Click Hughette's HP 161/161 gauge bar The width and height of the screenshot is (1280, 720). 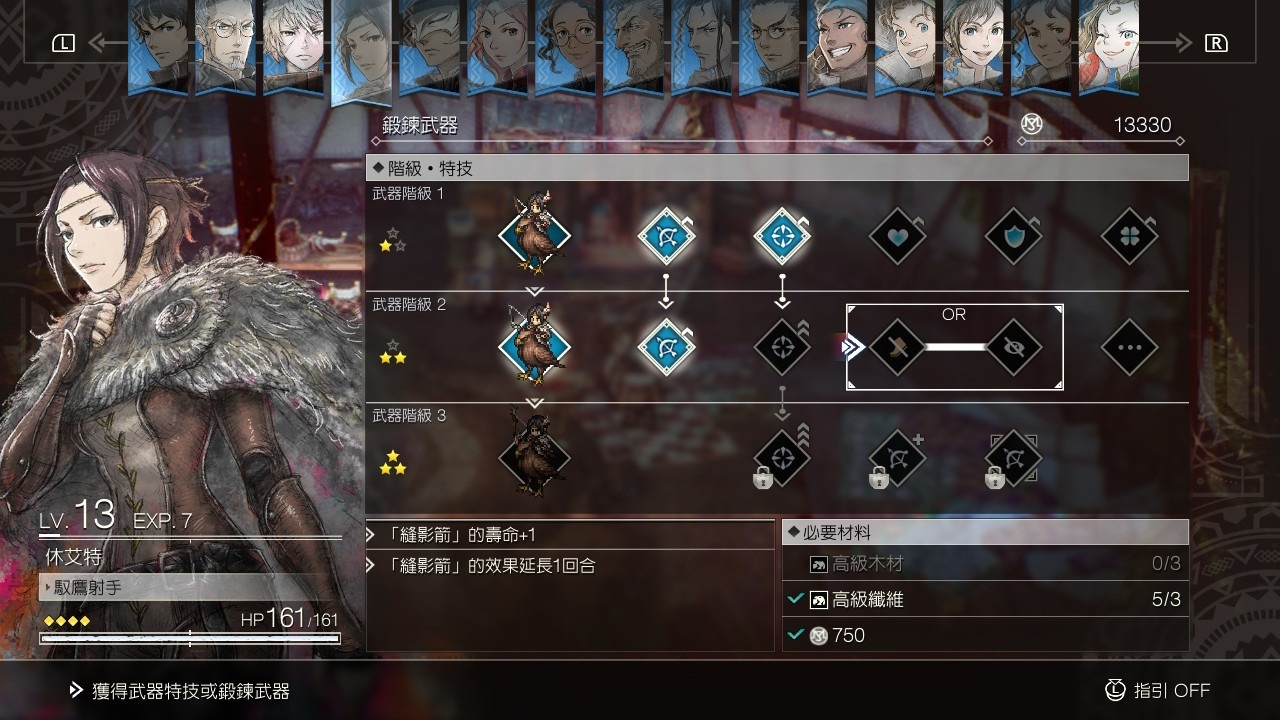[190, 638]
